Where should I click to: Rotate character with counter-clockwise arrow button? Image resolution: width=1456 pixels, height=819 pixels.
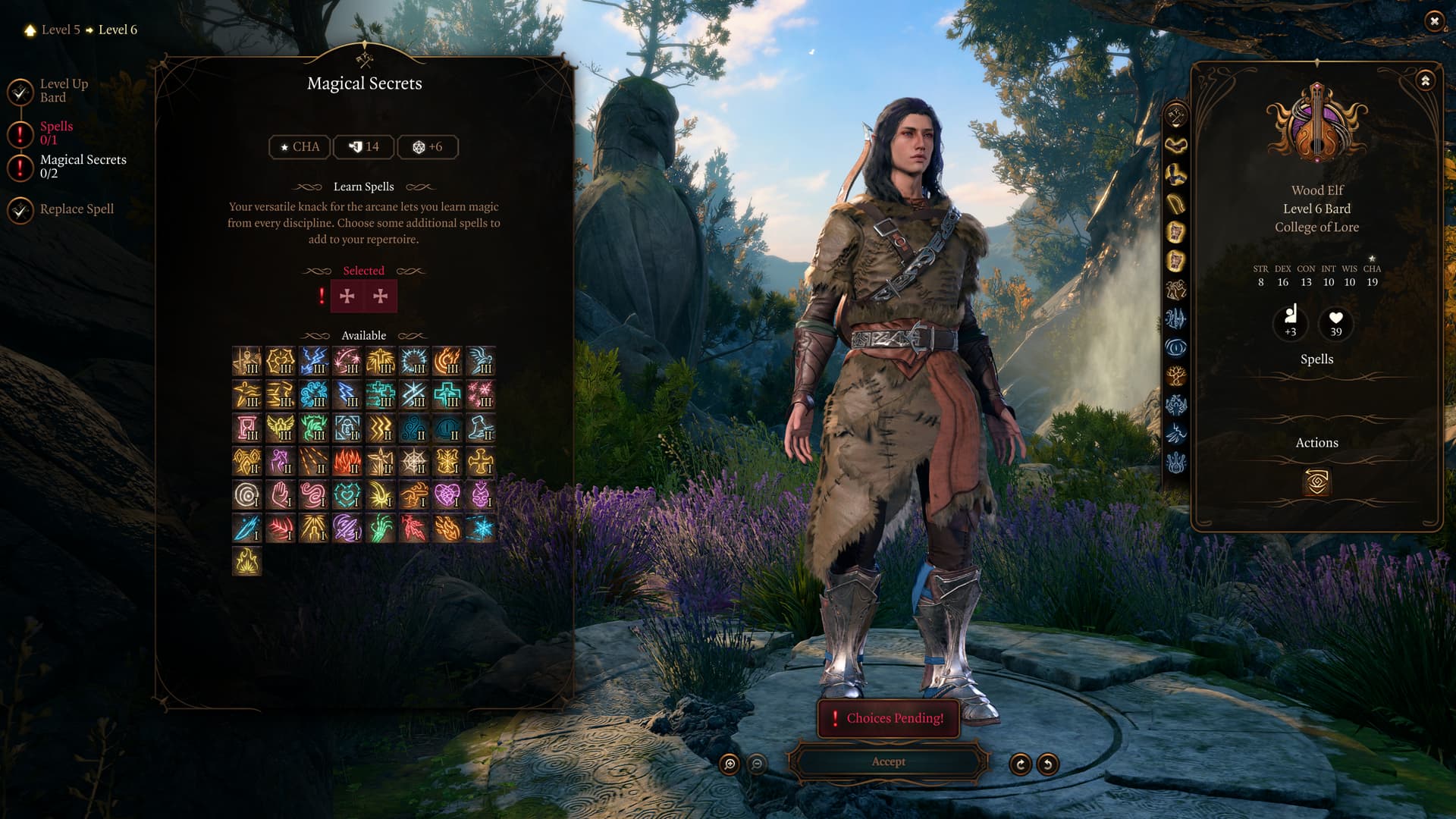(x=1048, y=764)
